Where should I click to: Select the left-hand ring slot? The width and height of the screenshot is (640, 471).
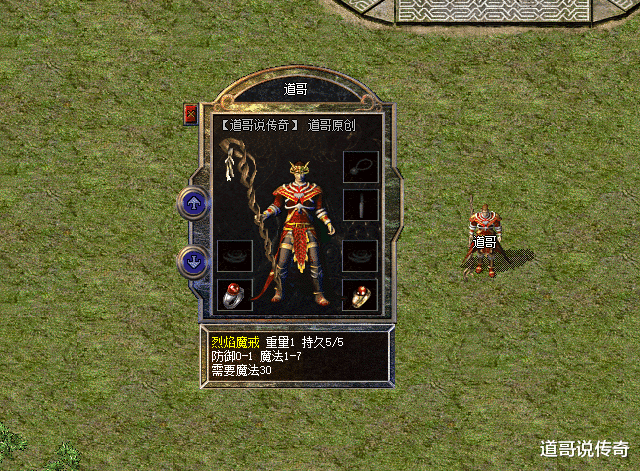pos(234,295)
